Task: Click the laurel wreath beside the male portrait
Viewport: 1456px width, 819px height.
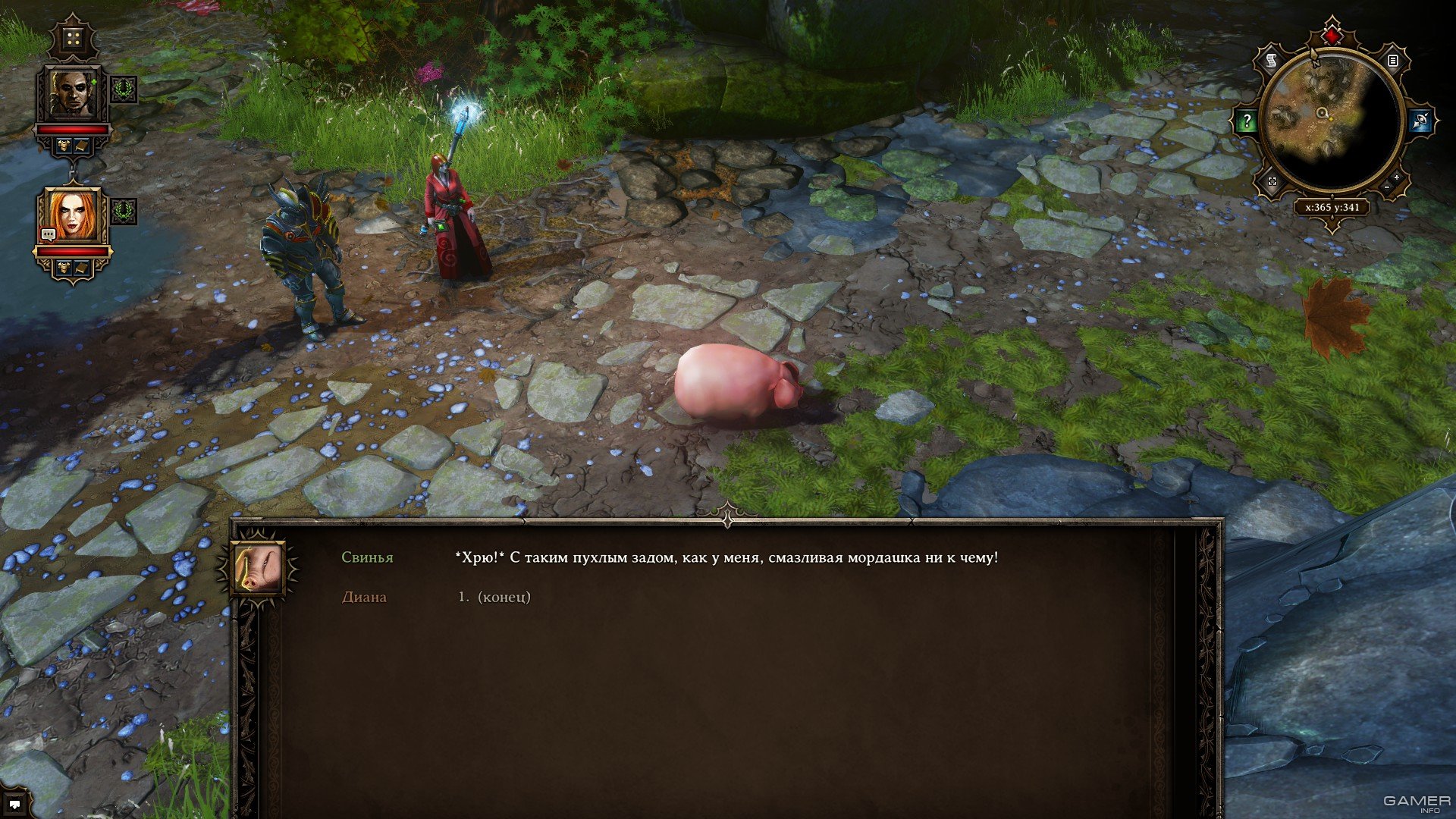Action: click(124, 89)
